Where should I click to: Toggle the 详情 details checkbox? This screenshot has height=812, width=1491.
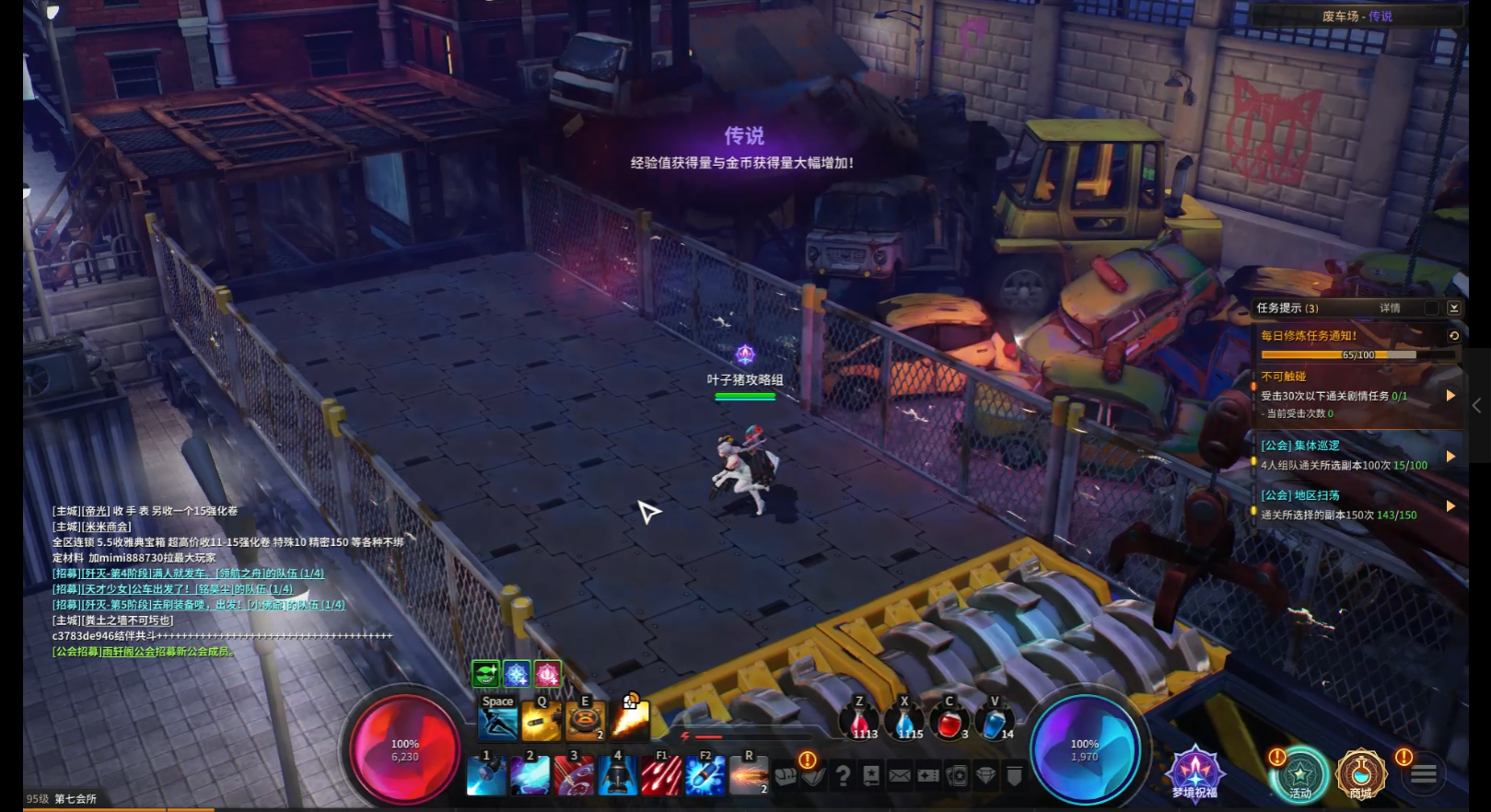[1430, 308]
